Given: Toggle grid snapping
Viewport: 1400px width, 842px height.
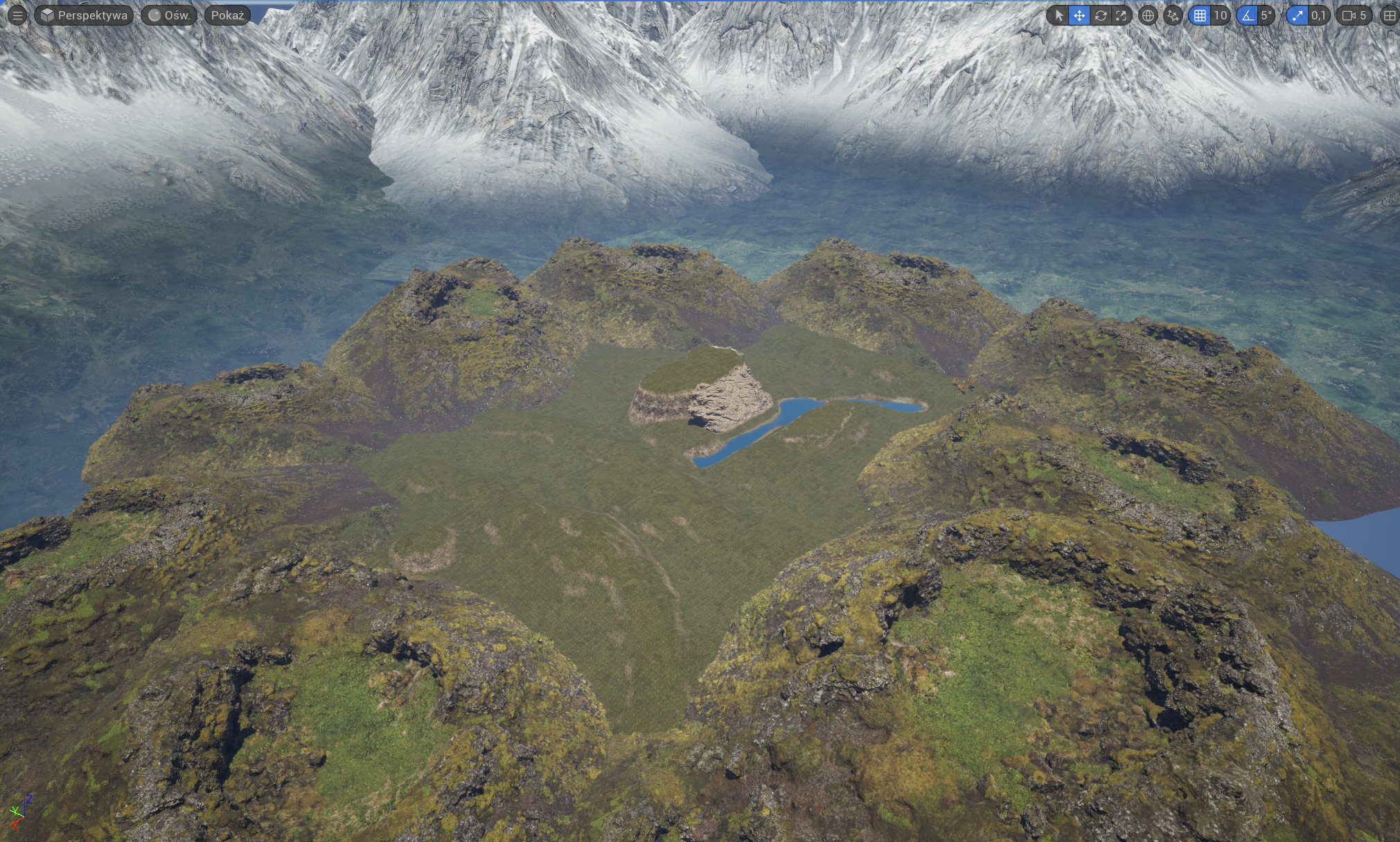Looking at the screenshot, I should (1200, 15).
